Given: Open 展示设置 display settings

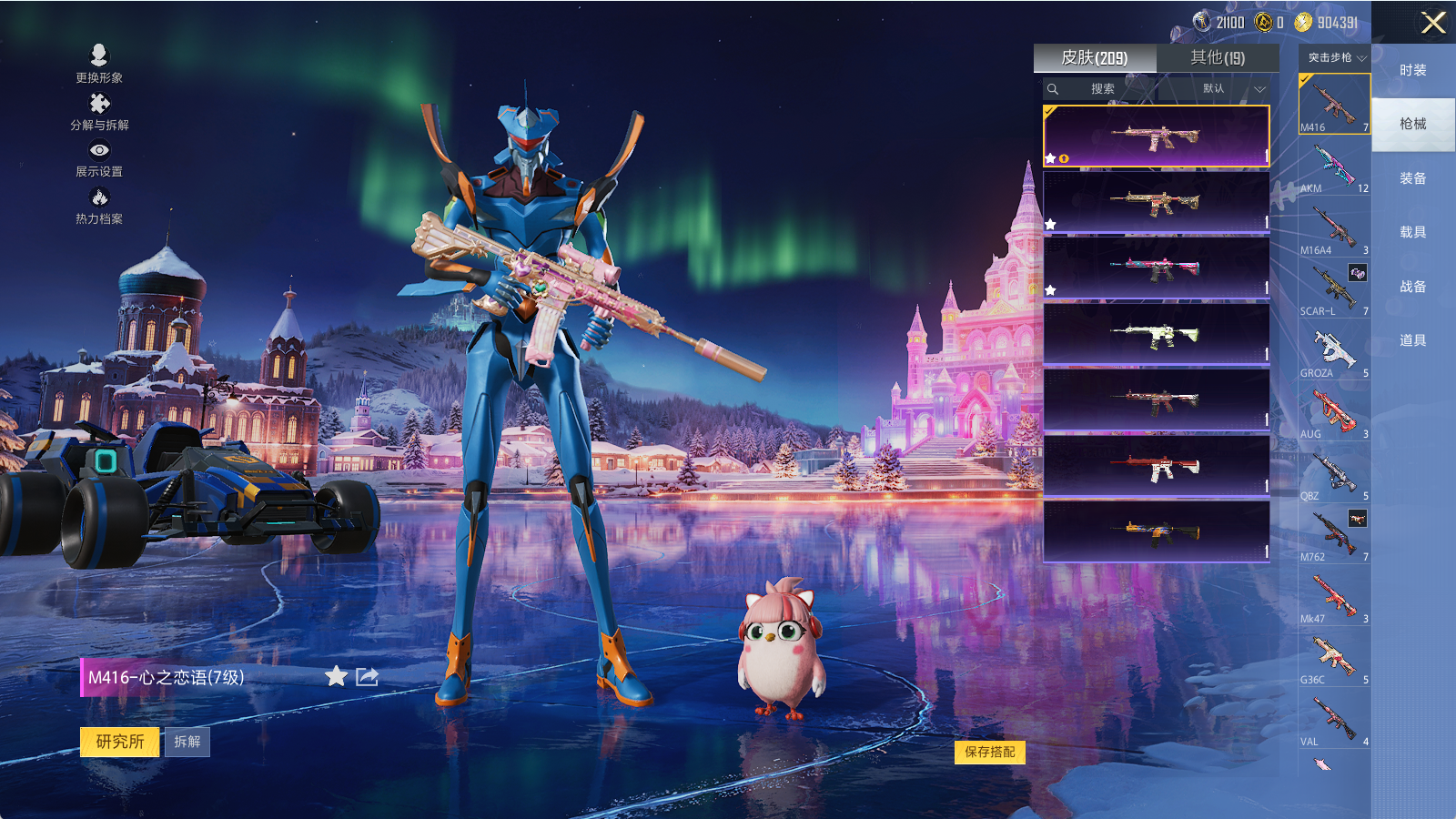Looking at the screenshot, I should pyautogui.click(x=99, y=158).
